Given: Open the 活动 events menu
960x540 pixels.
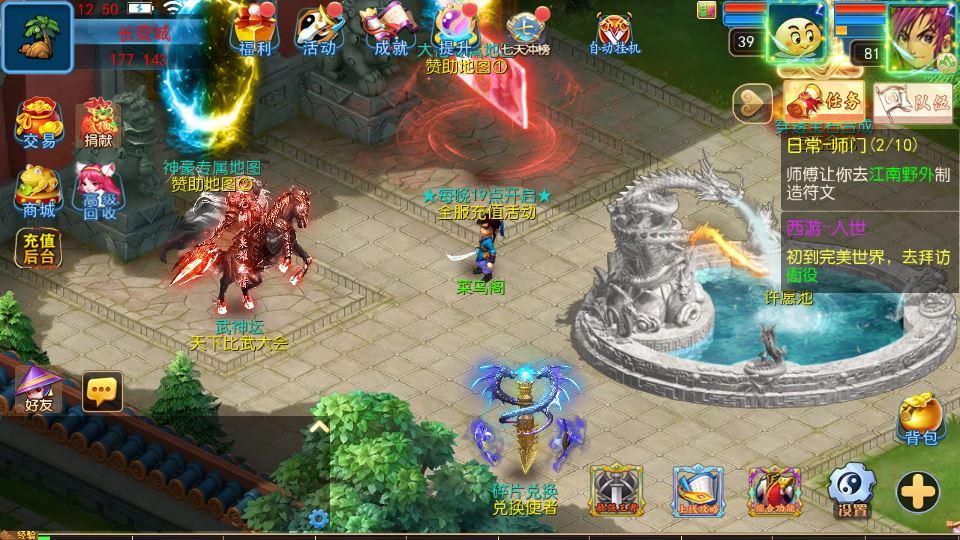Looking at the screenshot, I should tap(318, 30).
